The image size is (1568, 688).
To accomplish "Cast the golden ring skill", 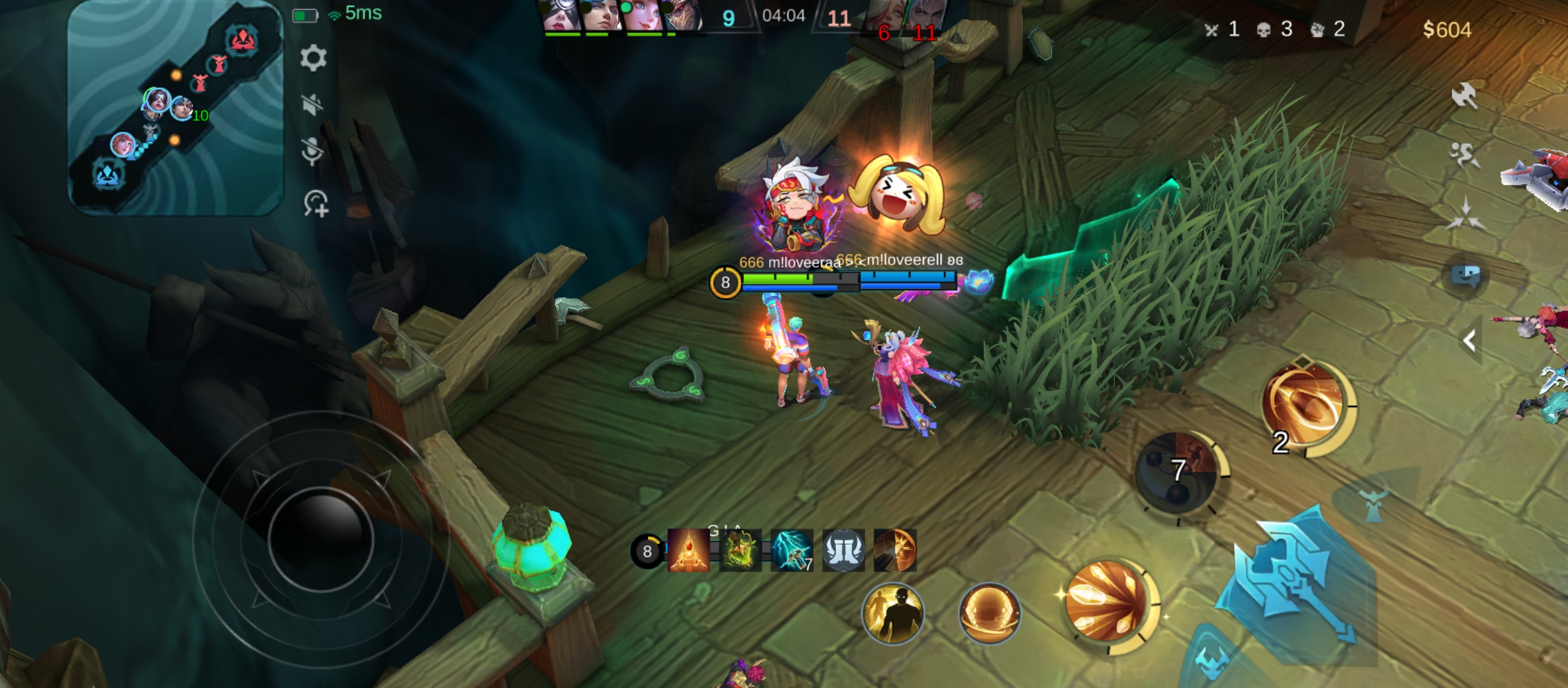I will pos(1307,405).
